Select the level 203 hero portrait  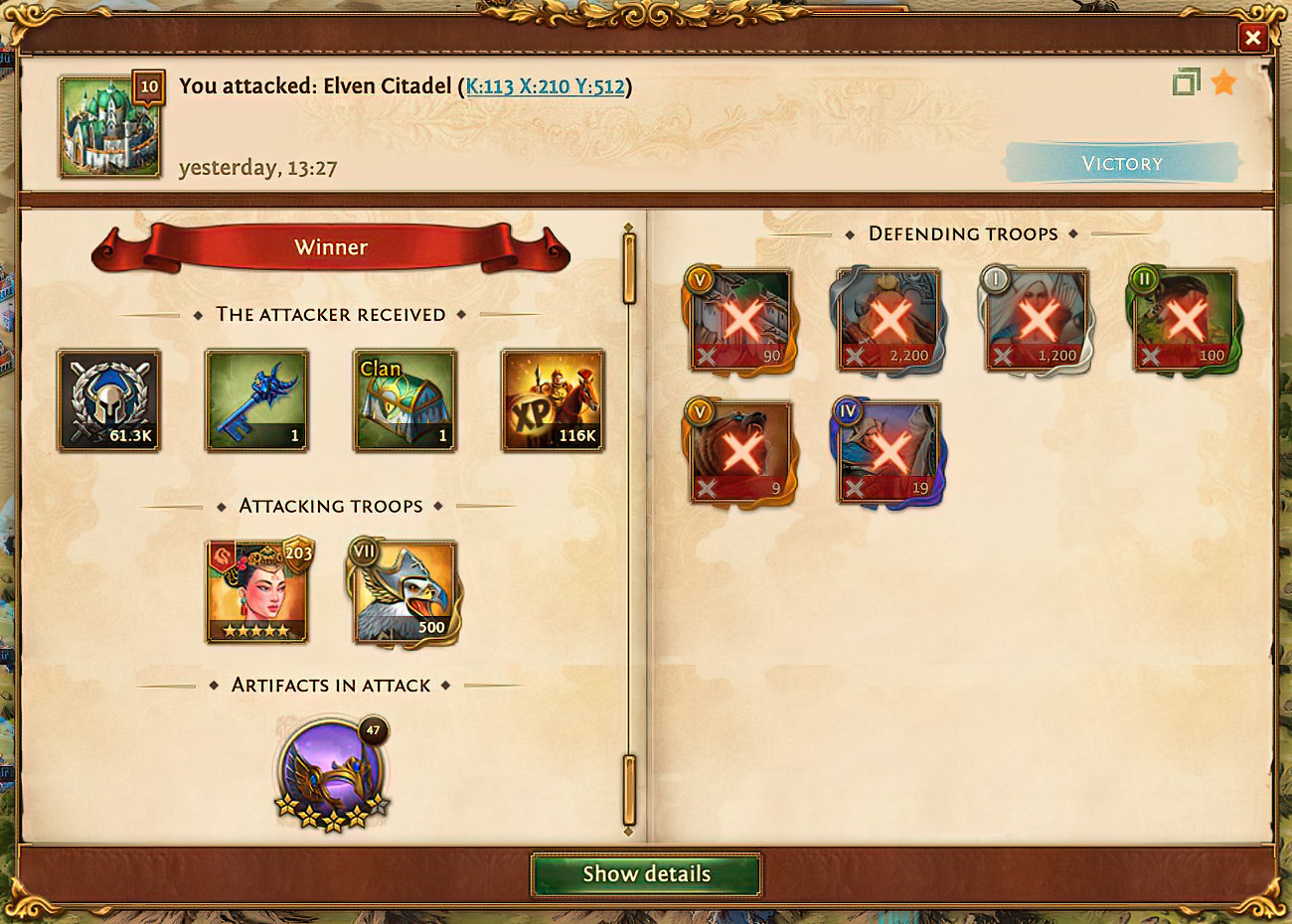pos(256,592)
